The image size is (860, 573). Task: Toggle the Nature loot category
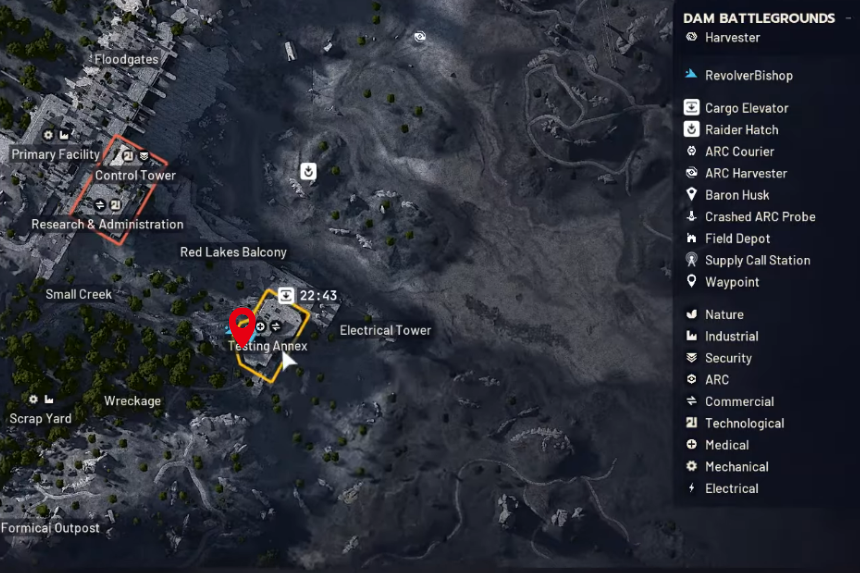[x=724, y=315]
